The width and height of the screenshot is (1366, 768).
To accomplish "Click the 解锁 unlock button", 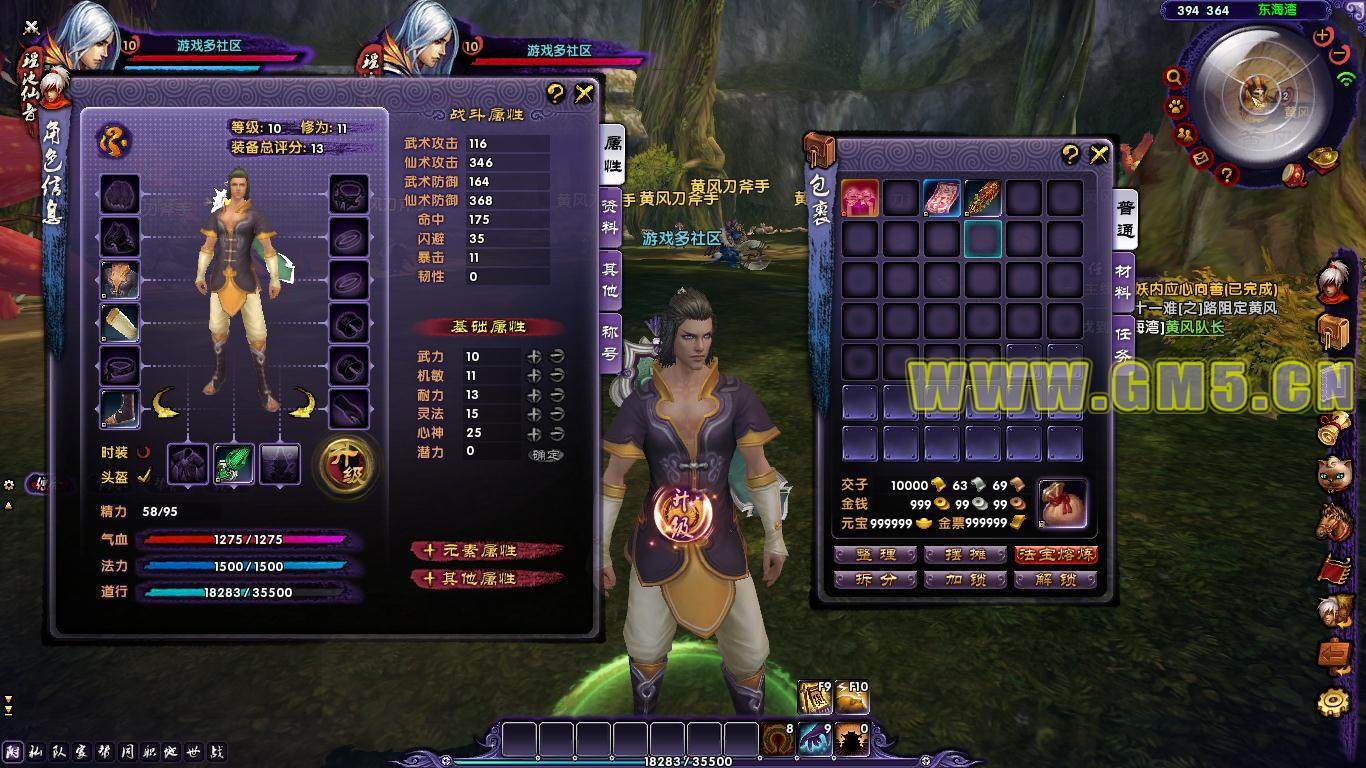I will tap(1055, 579).
